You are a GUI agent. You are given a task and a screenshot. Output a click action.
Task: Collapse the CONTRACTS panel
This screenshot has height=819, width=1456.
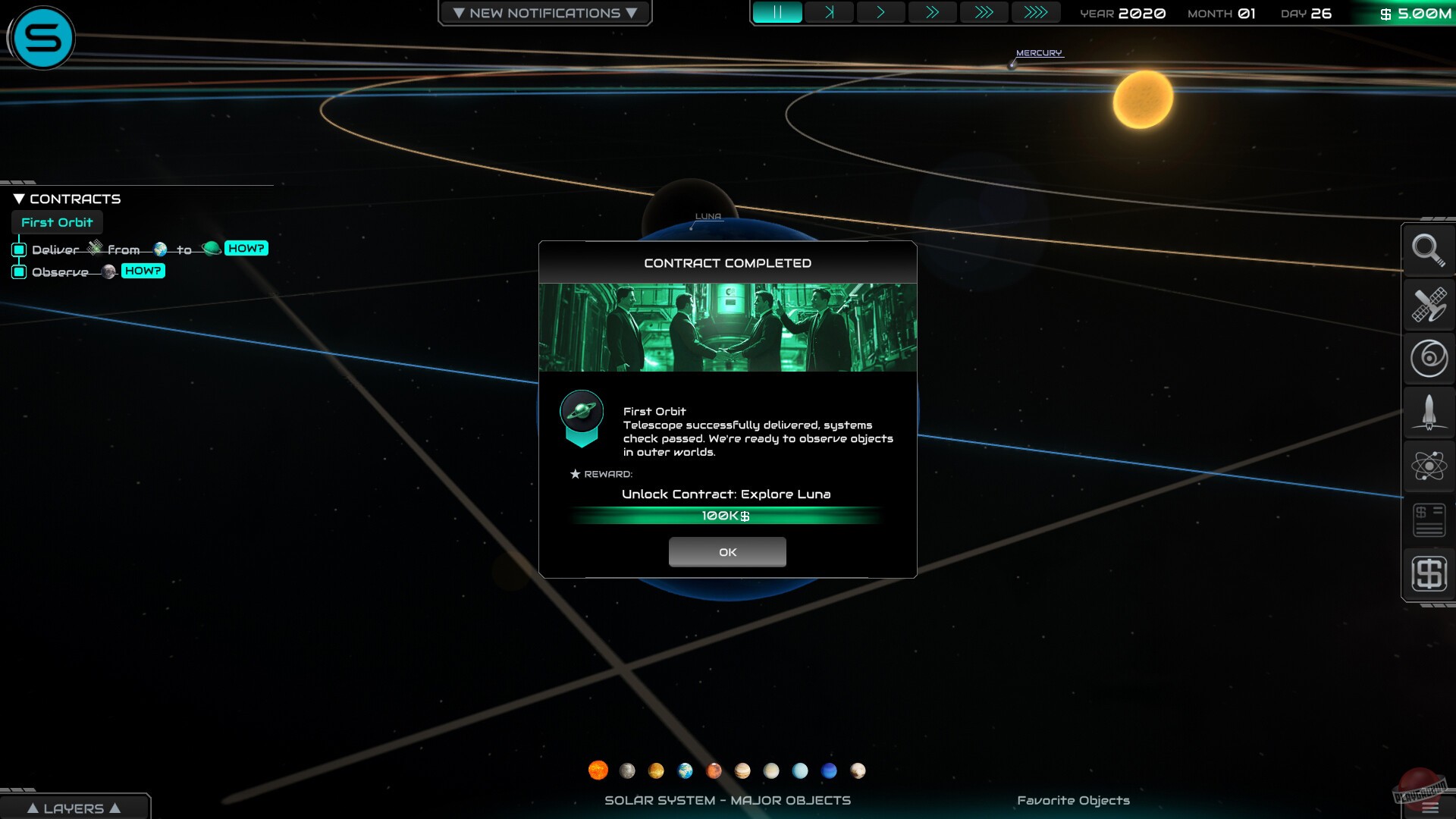[x=18, y=198]
